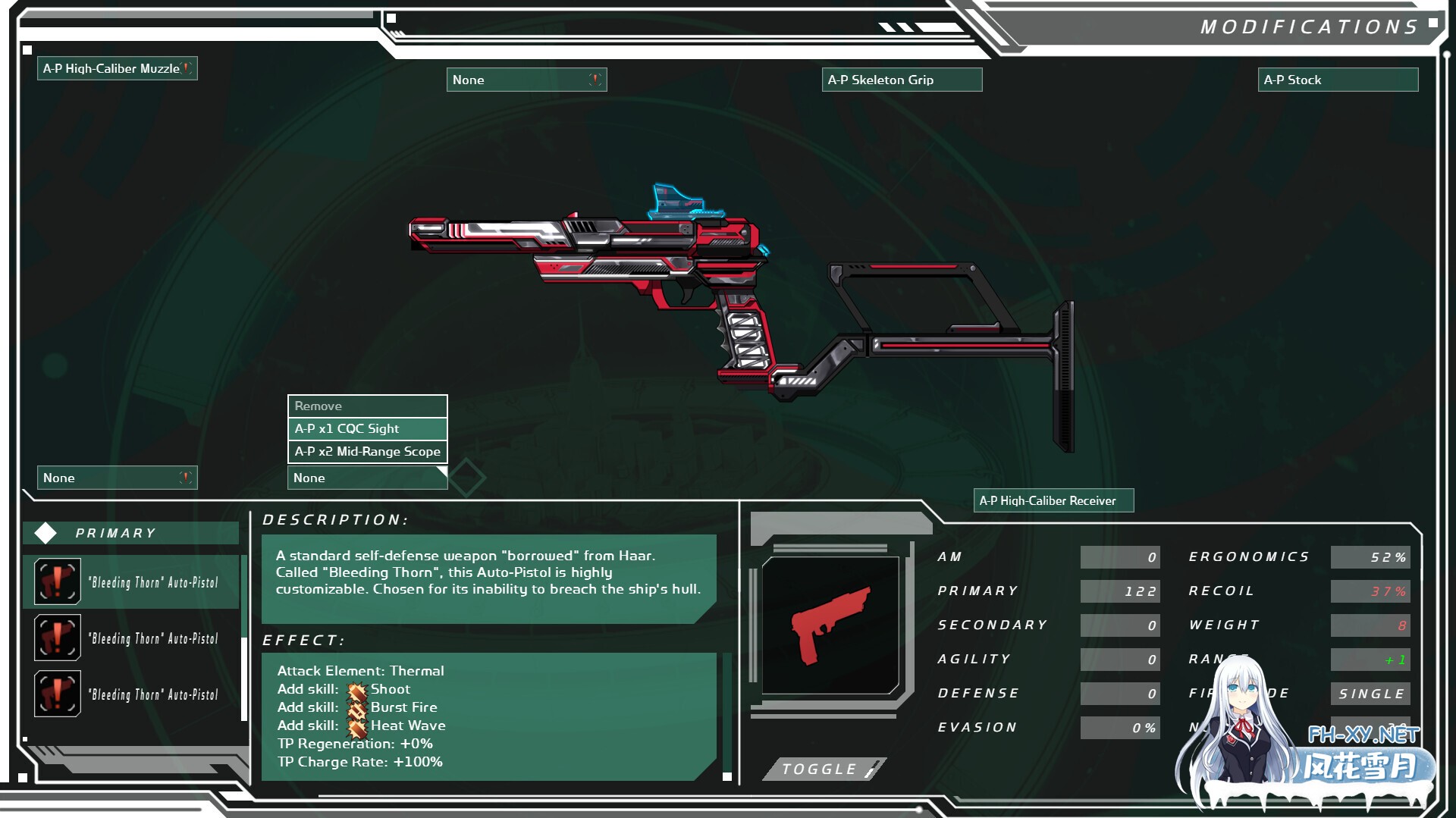1456x818 pixels.
Task: Open the A-P Skeleton Grip slot
Action: (901, 80)
